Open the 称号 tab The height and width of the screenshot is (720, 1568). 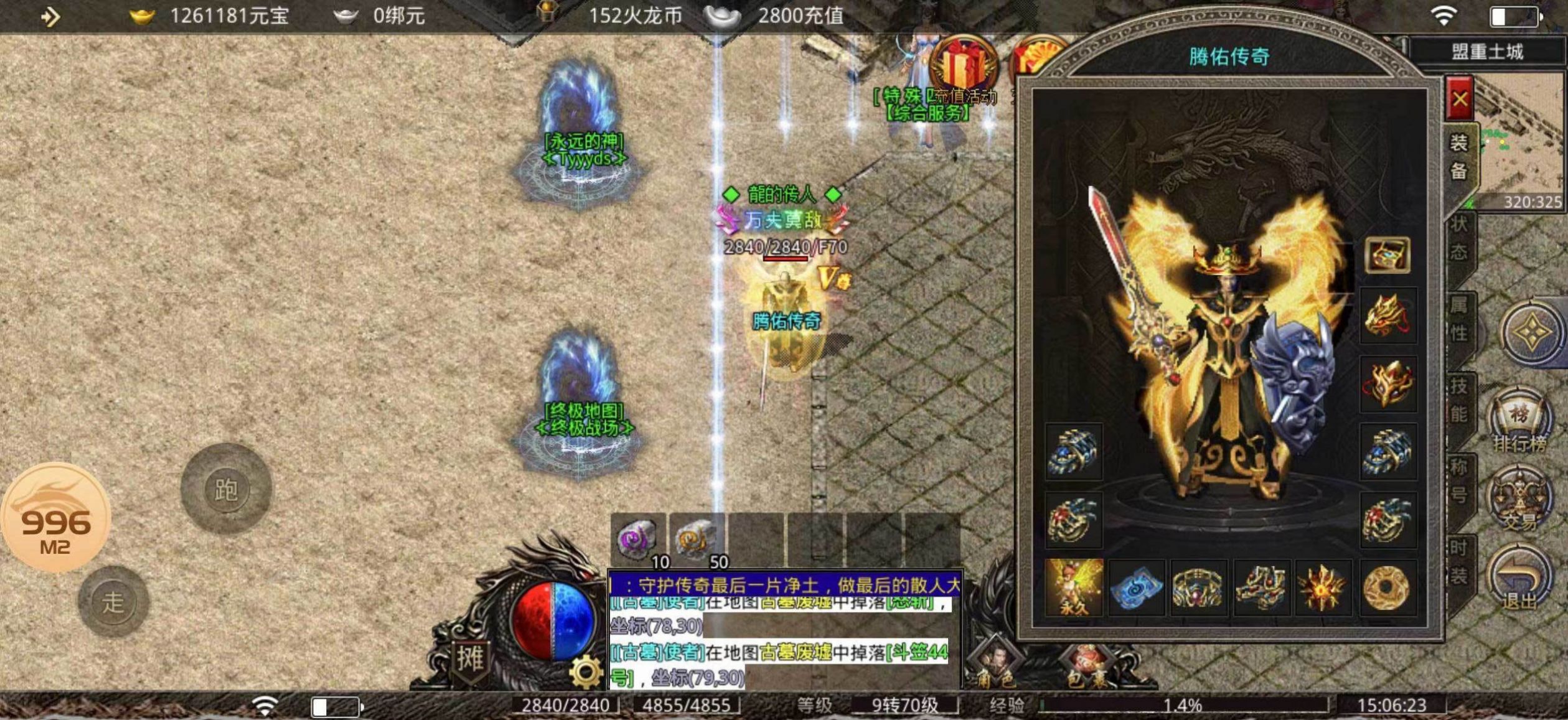click(x=1459, y=480)
